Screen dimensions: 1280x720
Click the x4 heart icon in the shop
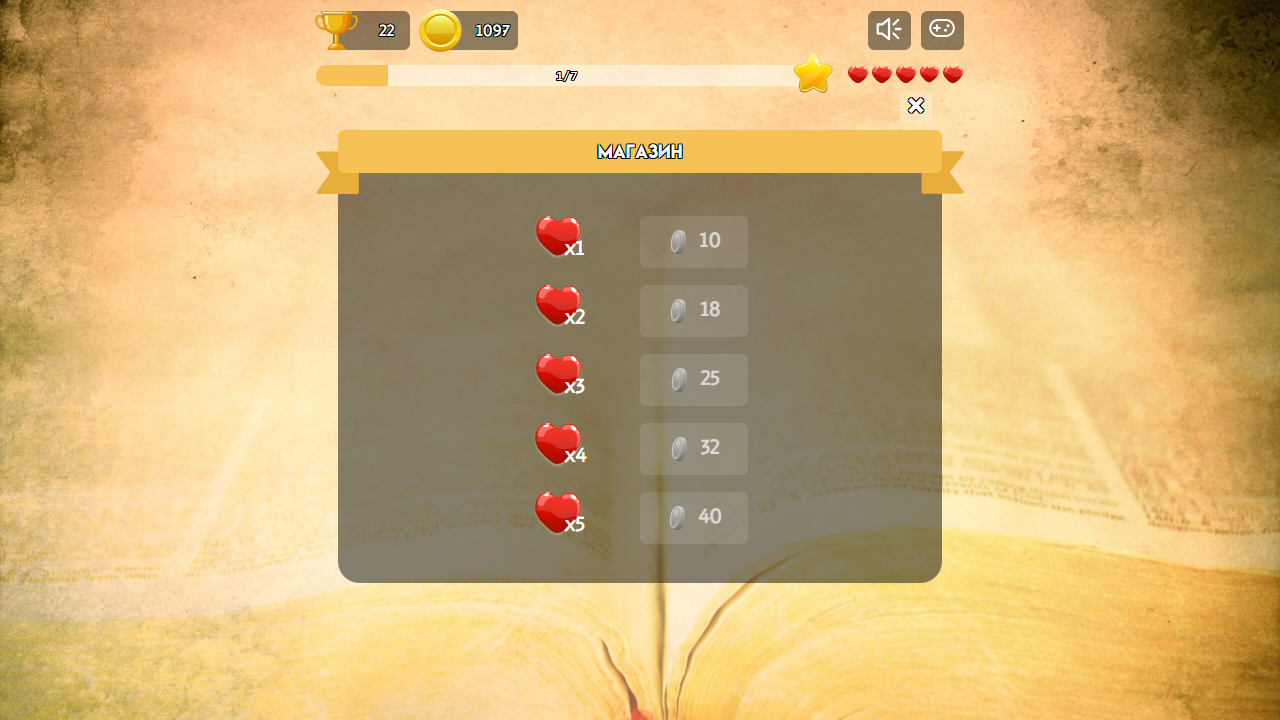click(558, 442)
